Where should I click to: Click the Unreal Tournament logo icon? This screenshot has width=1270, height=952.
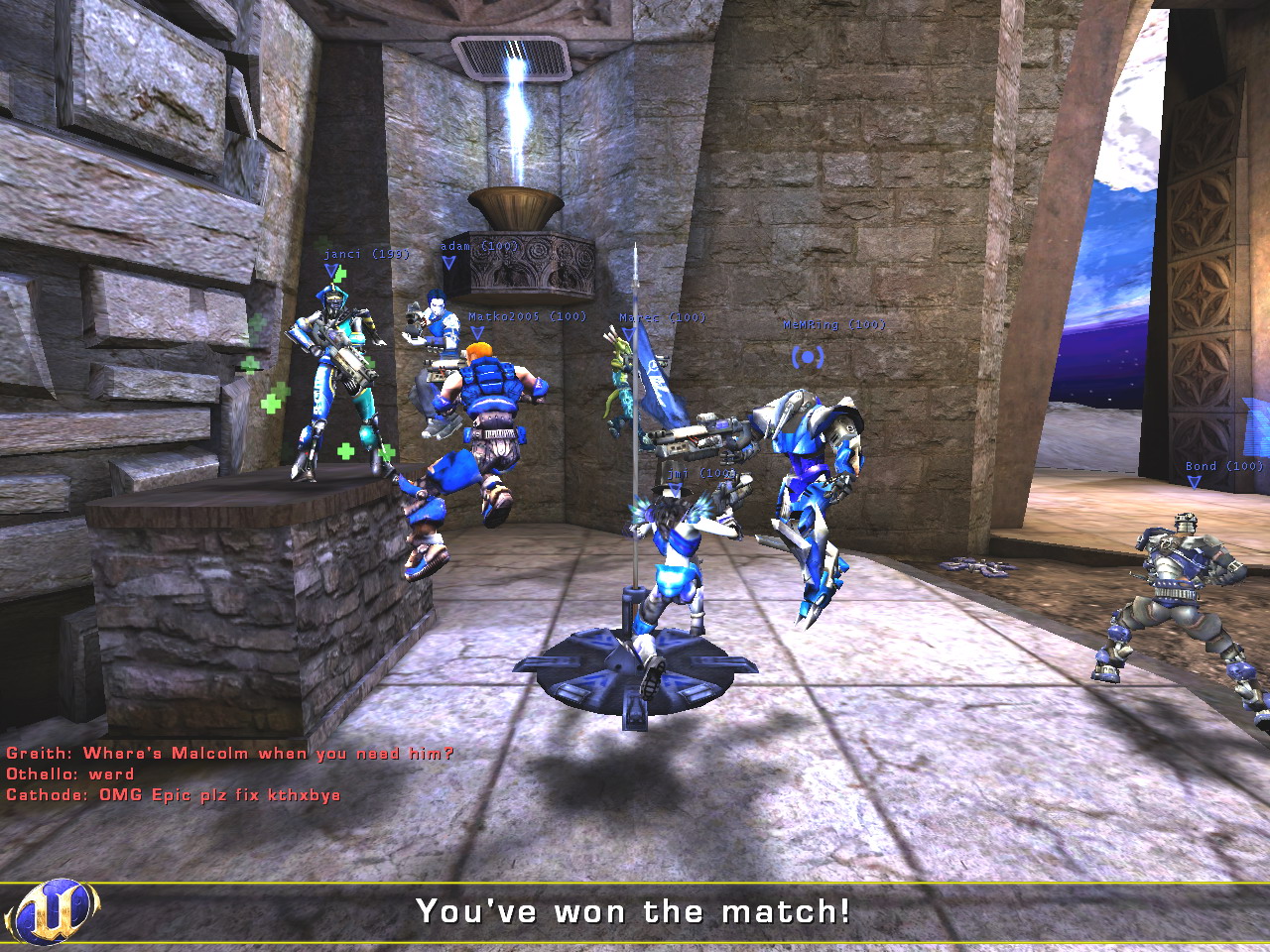52,911
